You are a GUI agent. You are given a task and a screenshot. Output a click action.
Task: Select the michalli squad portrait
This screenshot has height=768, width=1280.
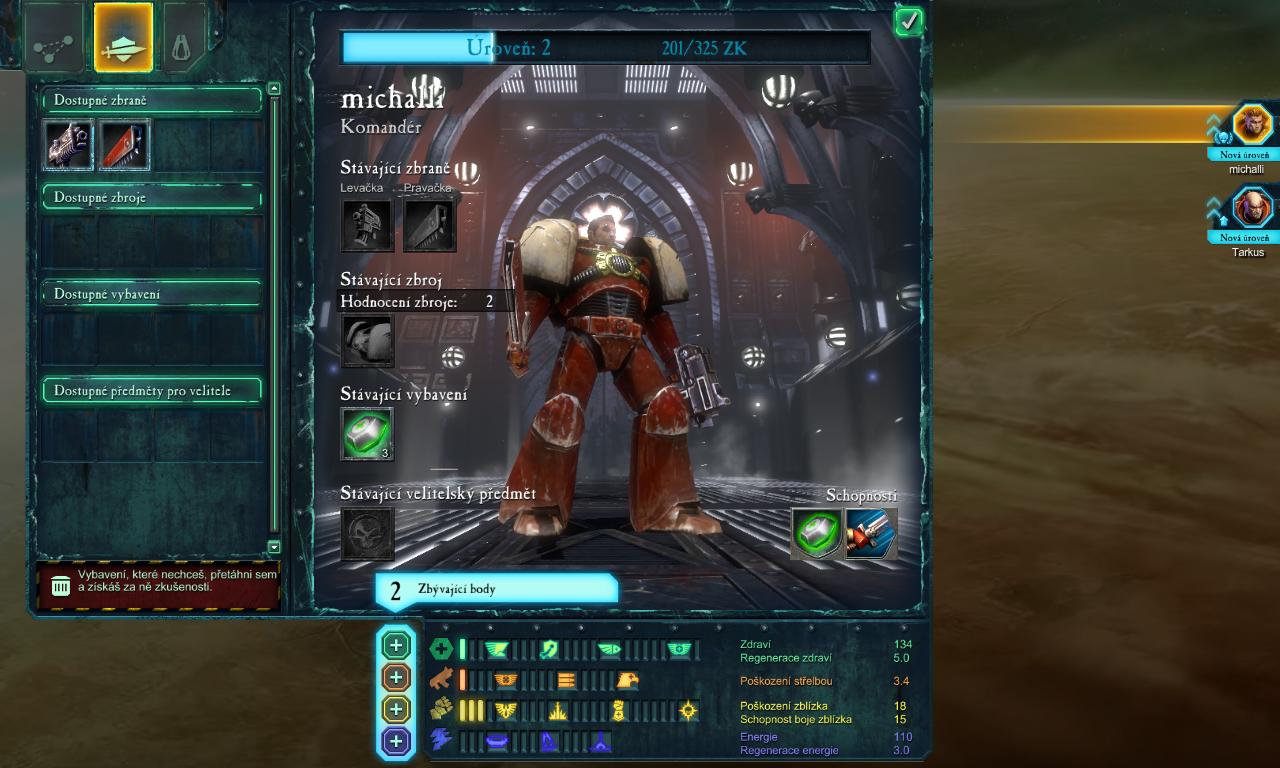[x=1251, y=126]
